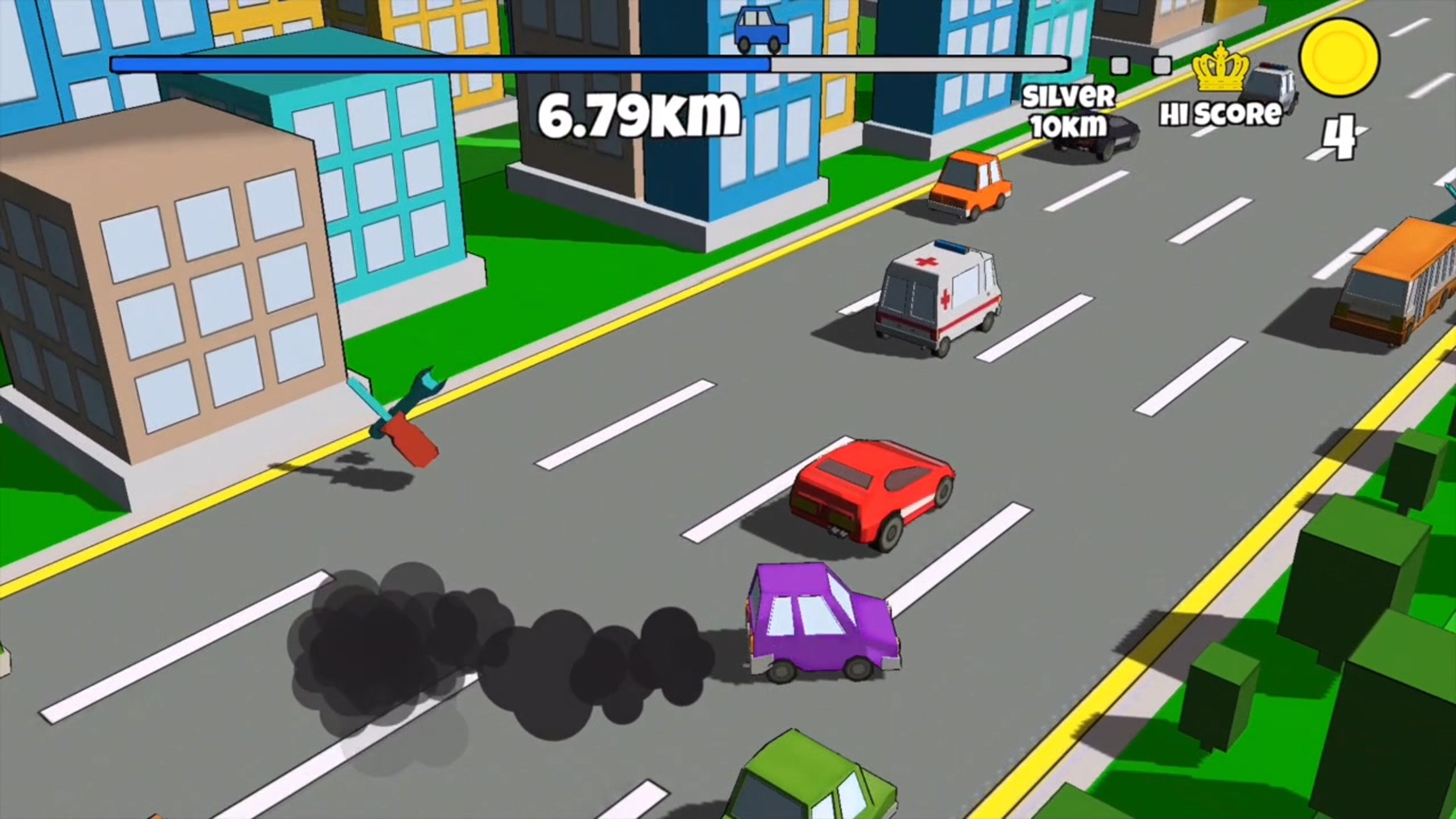Click the gold coin icon
The width and height of the screenshot is (1456, 819).
[1339, 57]
